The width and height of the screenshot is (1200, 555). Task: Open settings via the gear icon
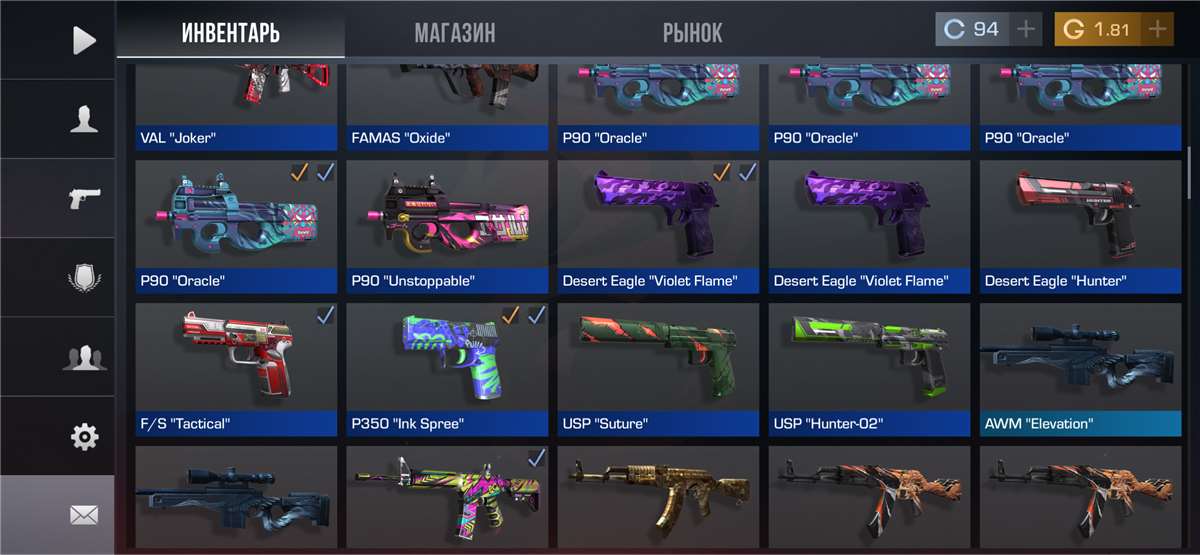[84, 436]
